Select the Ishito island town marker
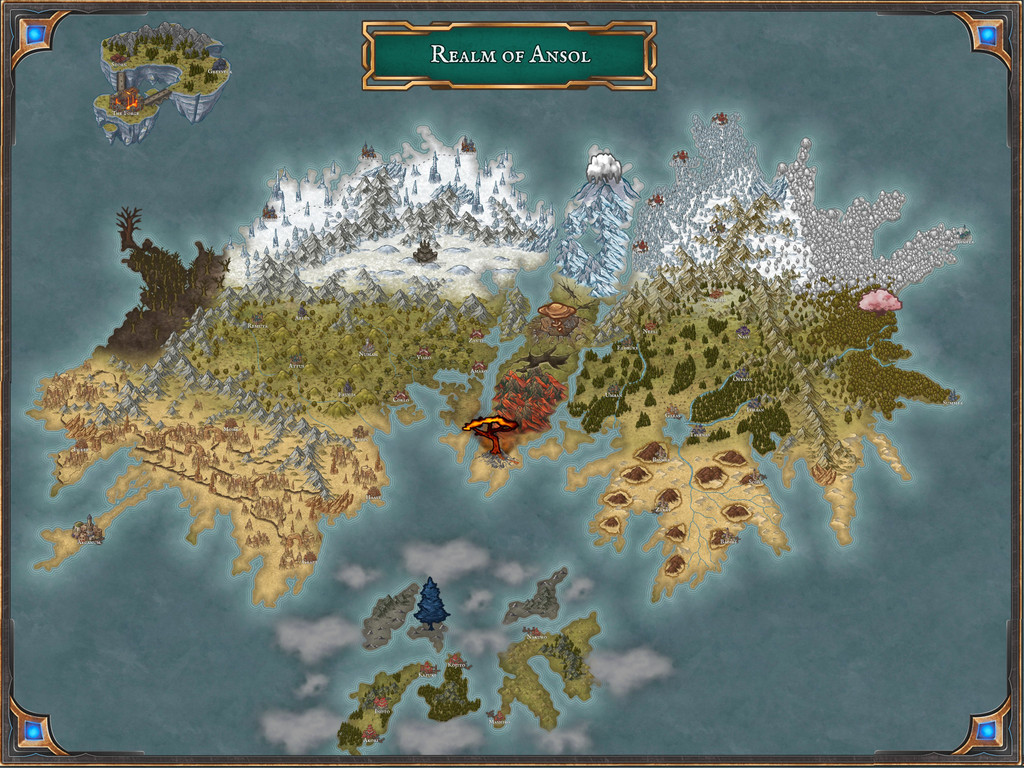Screen dimensions: 1024x768 381,703
